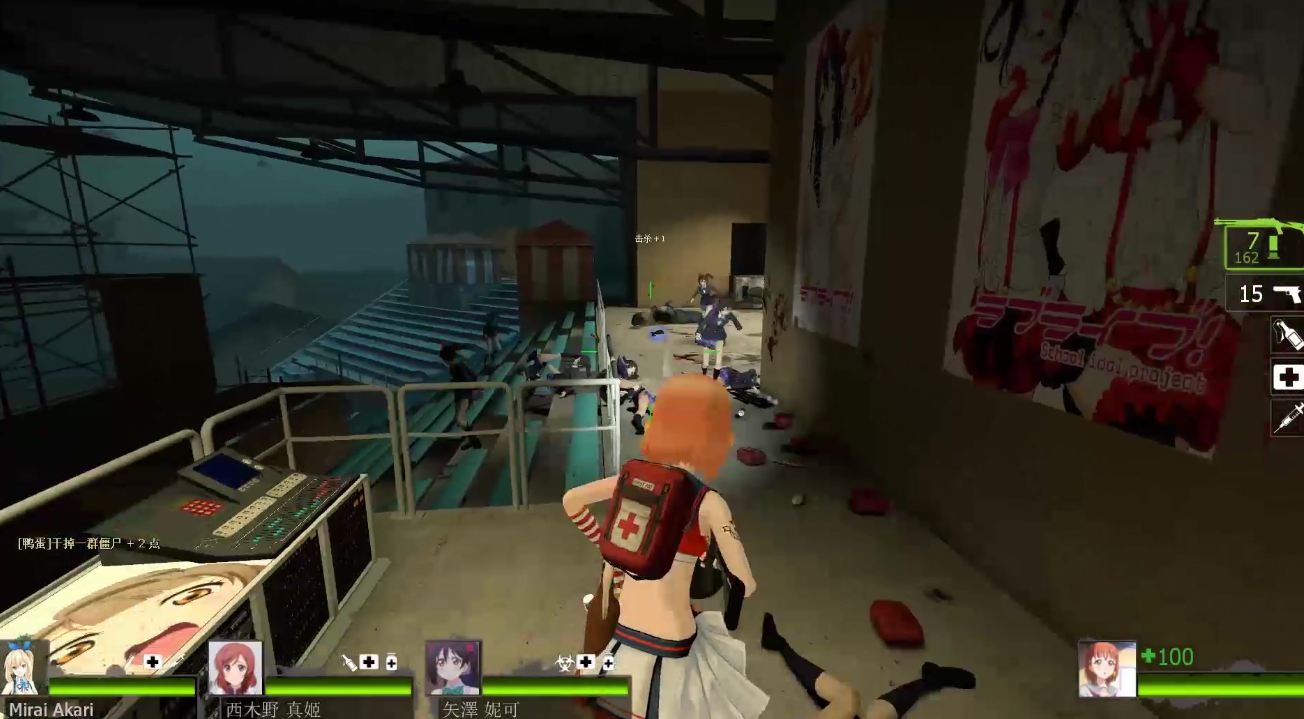Click 矢澤 妮可 teammate portrait
This screenshot has width=1304, height=719.
[453, 668]
